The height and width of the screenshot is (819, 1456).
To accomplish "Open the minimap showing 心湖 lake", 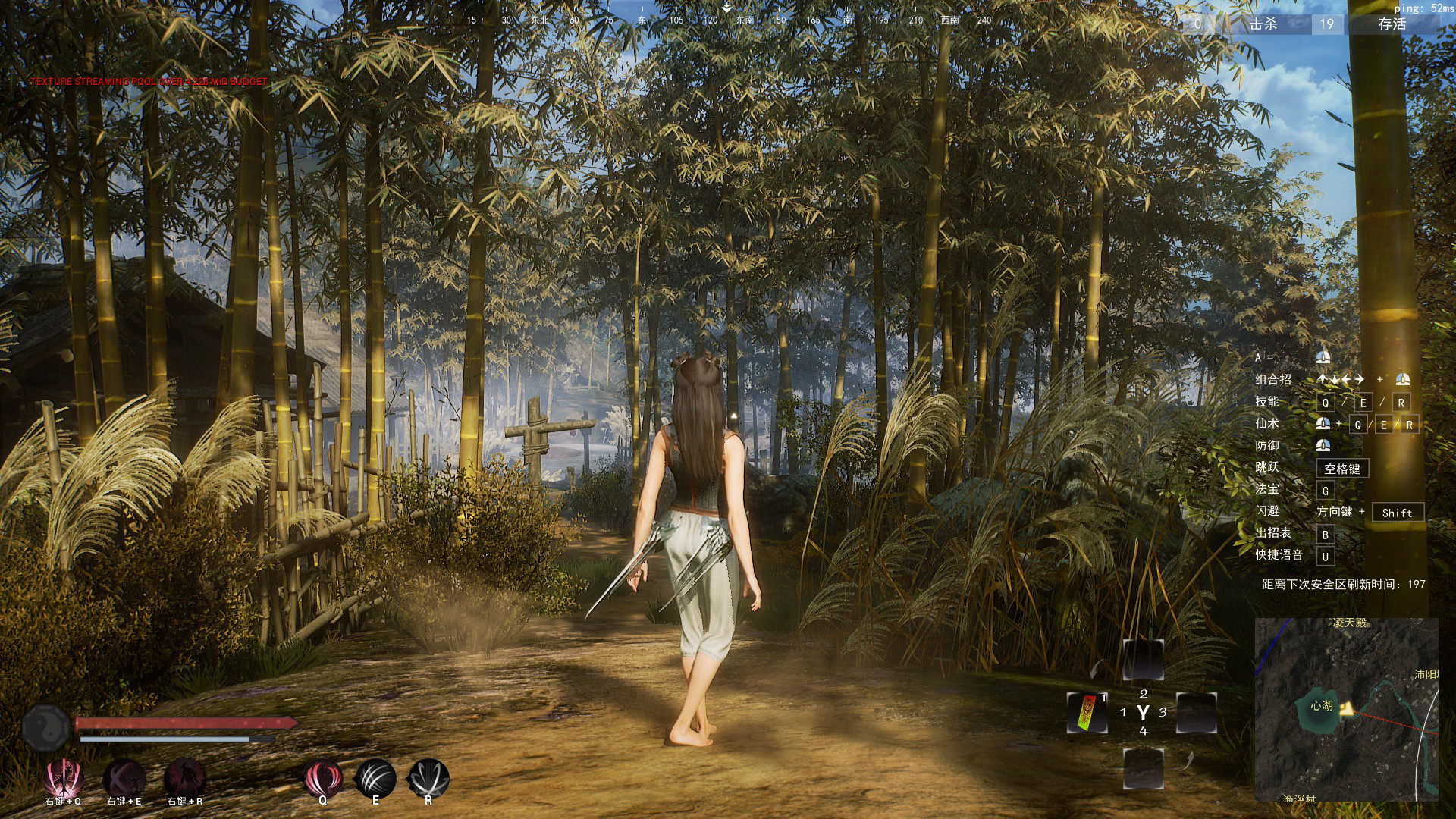I will (x=1346, y=709).
